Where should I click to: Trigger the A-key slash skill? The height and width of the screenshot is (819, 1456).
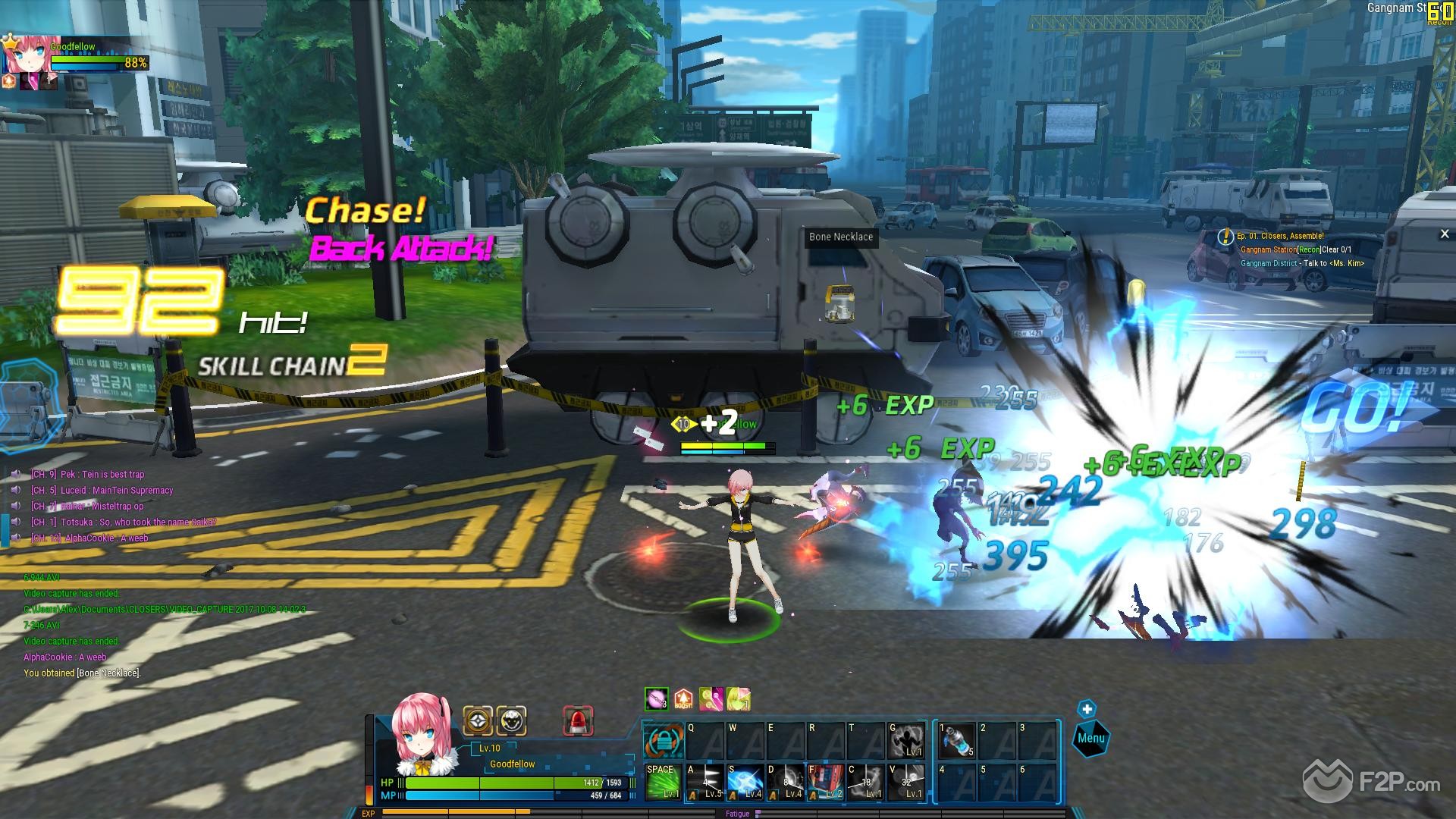coord(704,782)
